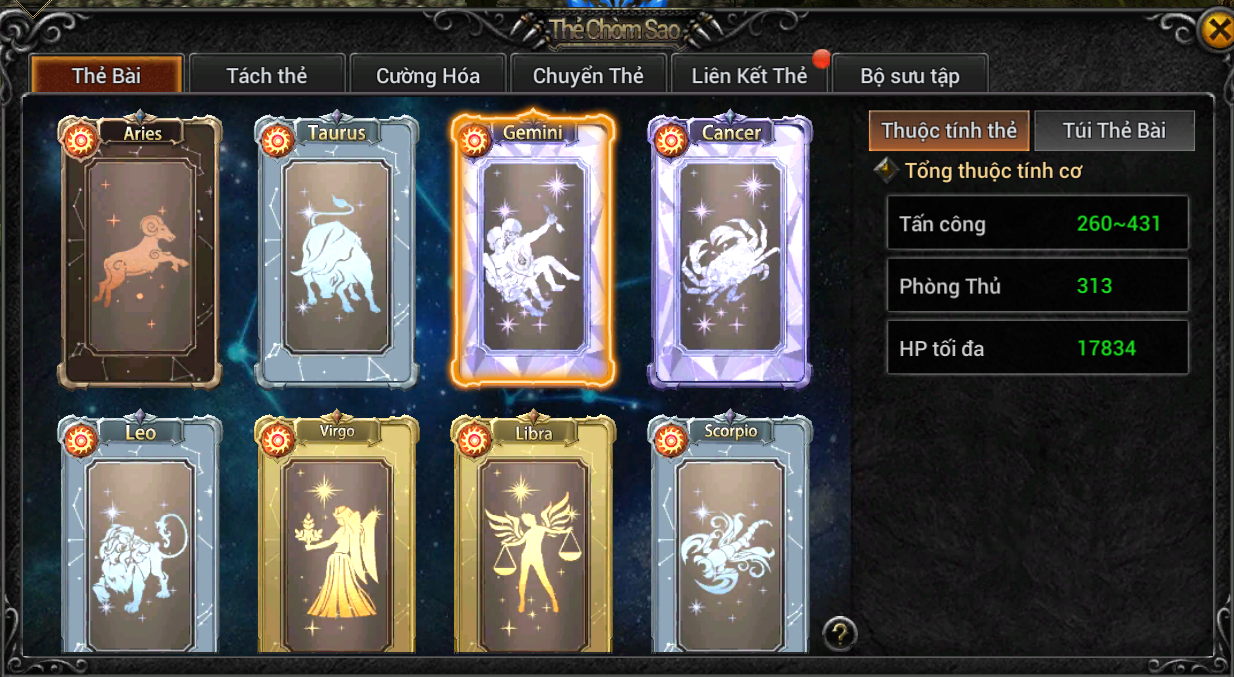The height and width of the screenshot is (677, 1234).
Task: Pick the Leo card
Action: [140, 540]
